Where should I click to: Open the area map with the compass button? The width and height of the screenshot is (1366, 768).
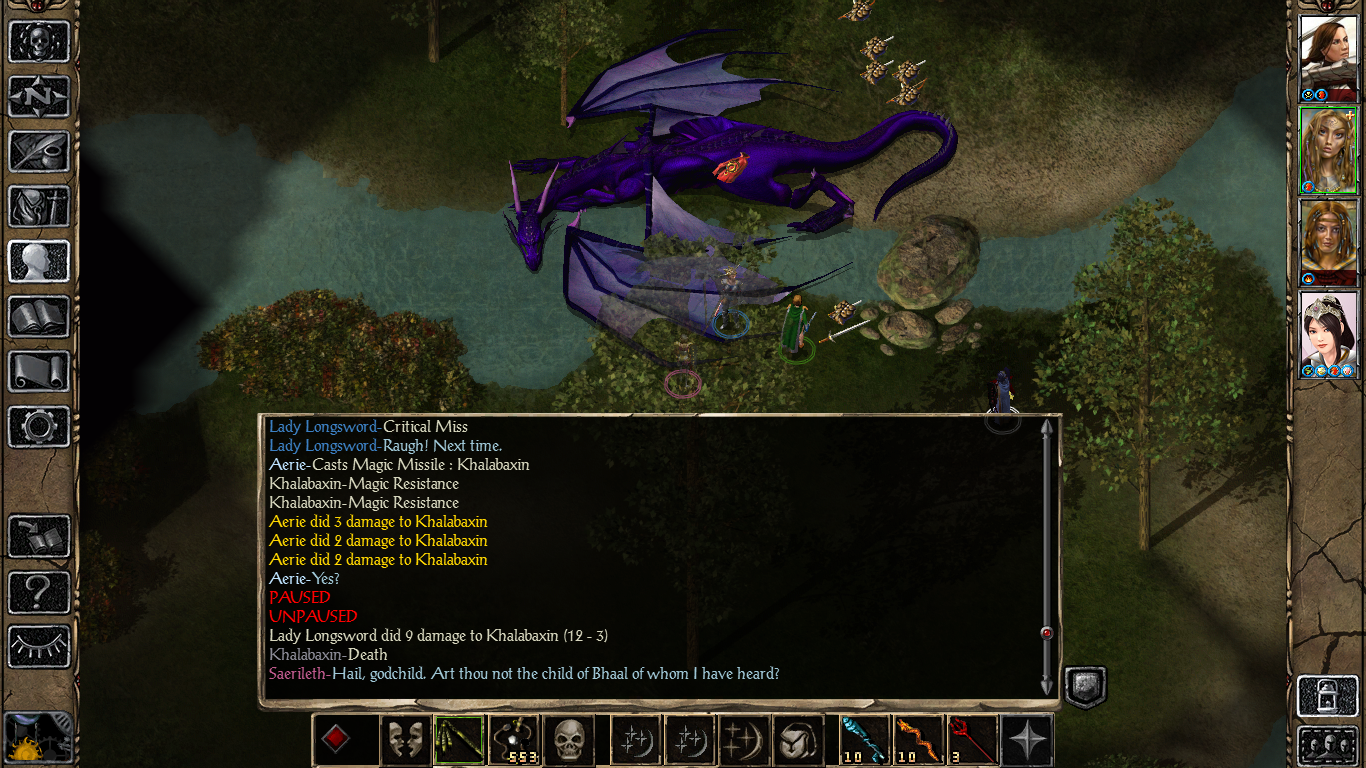tap(39, 97)
